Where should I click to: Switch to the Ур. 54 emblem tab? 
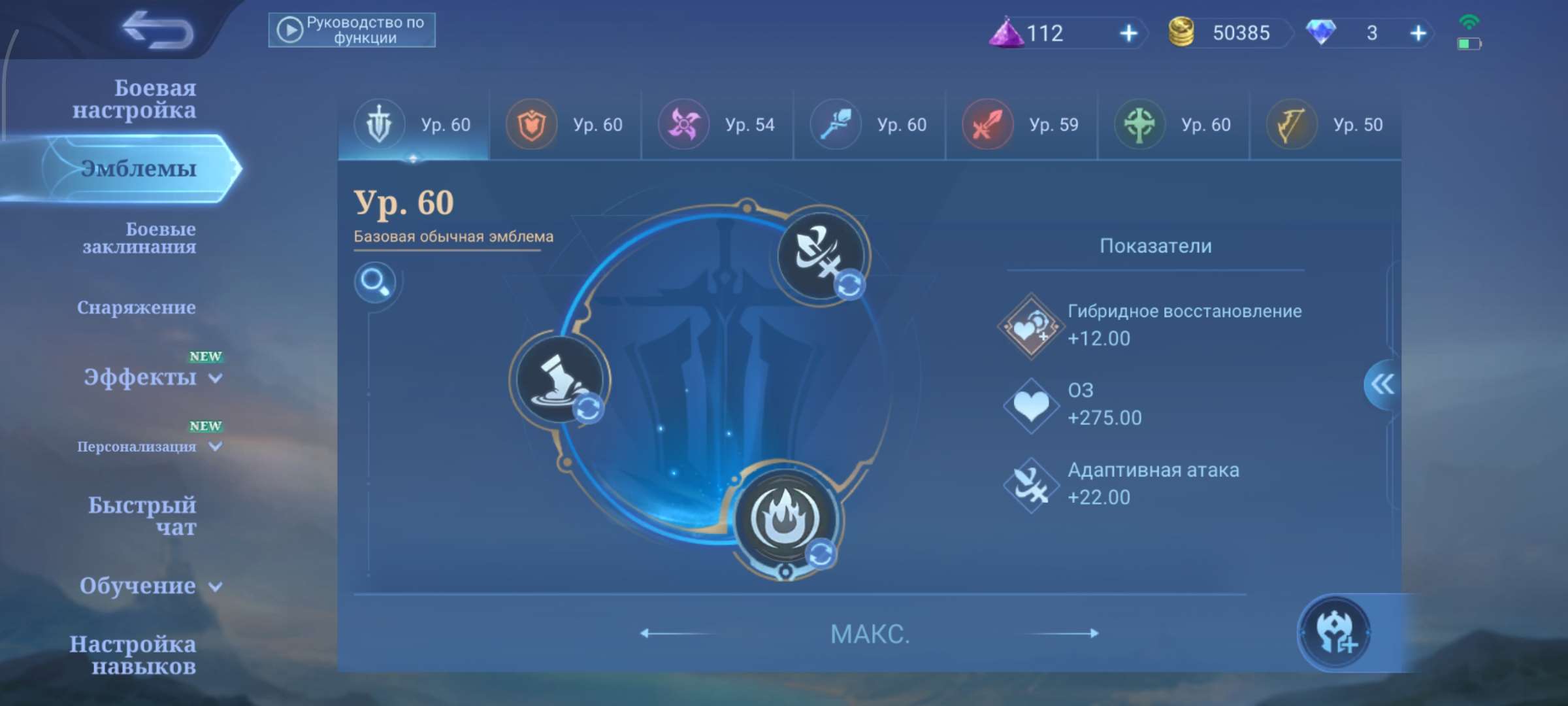(717, 124)
